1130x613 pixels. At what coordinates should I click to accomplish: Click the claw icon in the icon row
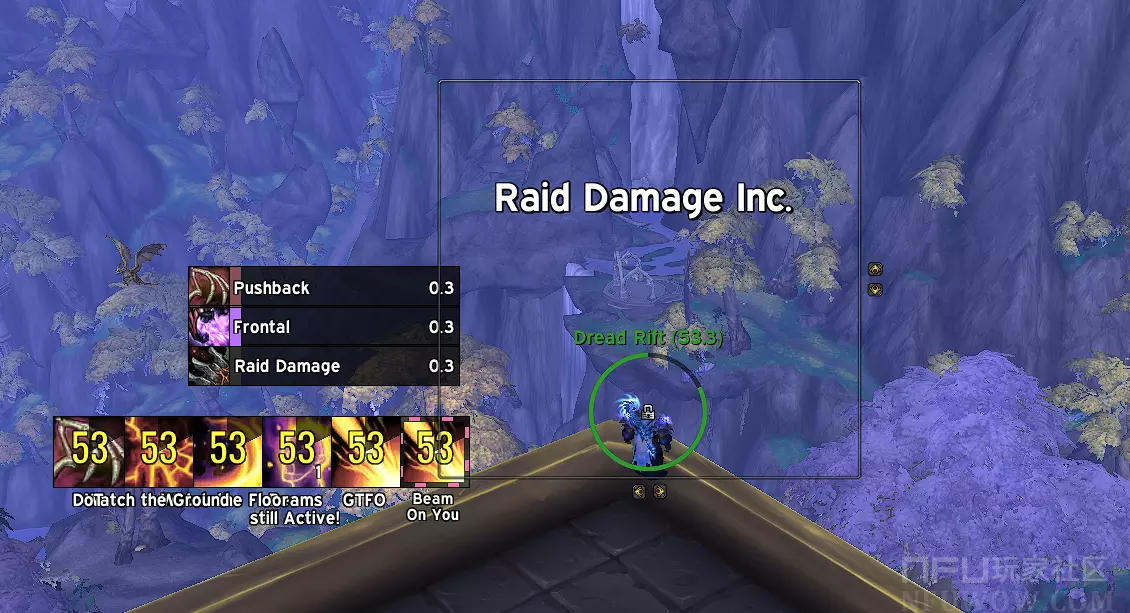click(89, 451)
